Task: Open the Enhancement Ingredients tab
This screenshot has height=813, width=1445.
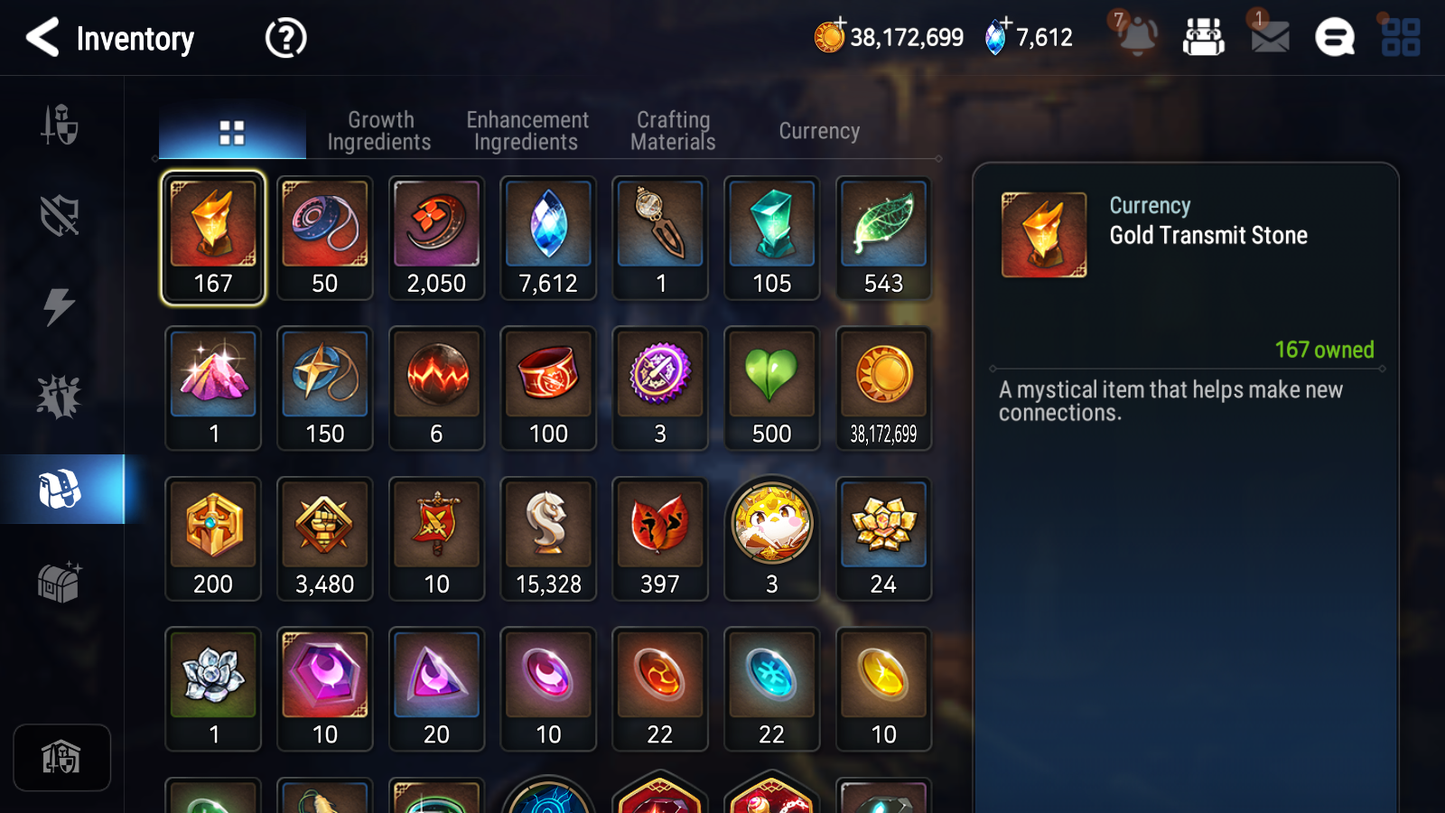Action: click(x=527, y=130)
